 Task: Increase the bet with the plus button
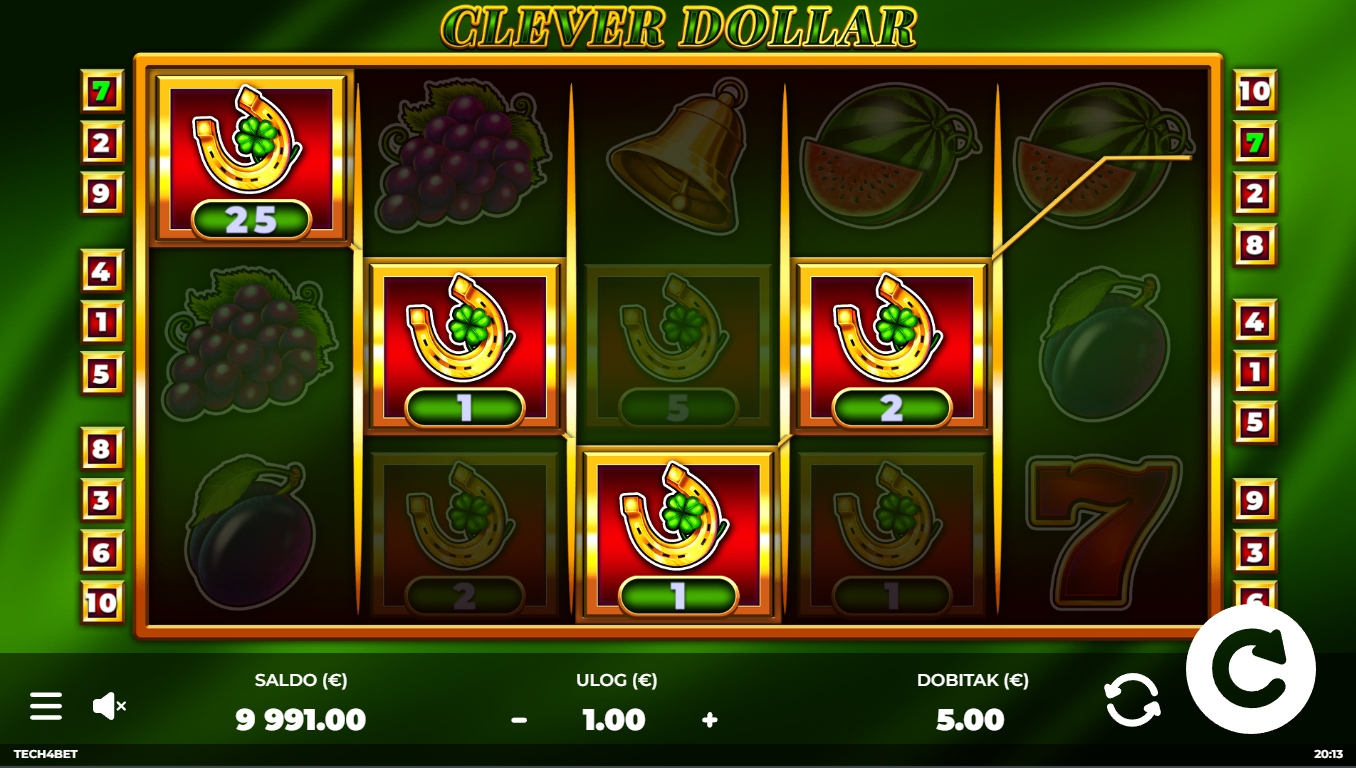pos(710,720)
